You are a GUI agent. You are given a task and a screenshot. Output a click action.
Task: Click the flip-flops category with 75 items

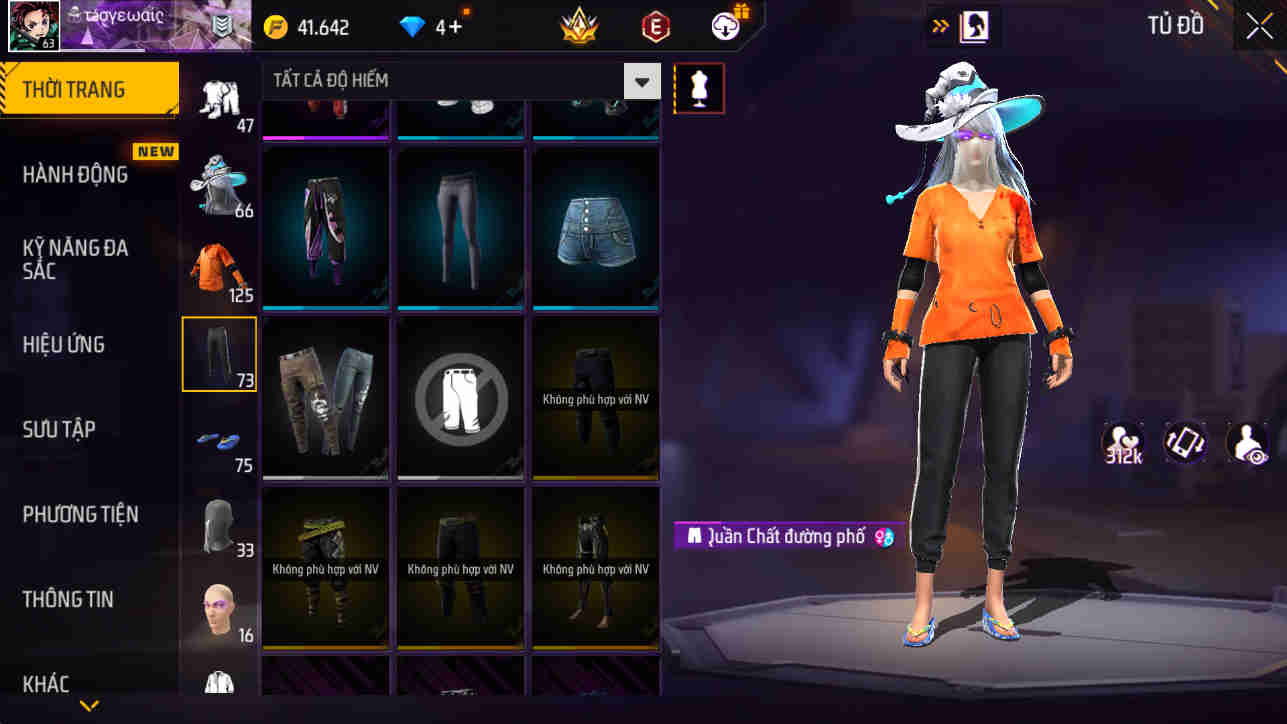219,440
